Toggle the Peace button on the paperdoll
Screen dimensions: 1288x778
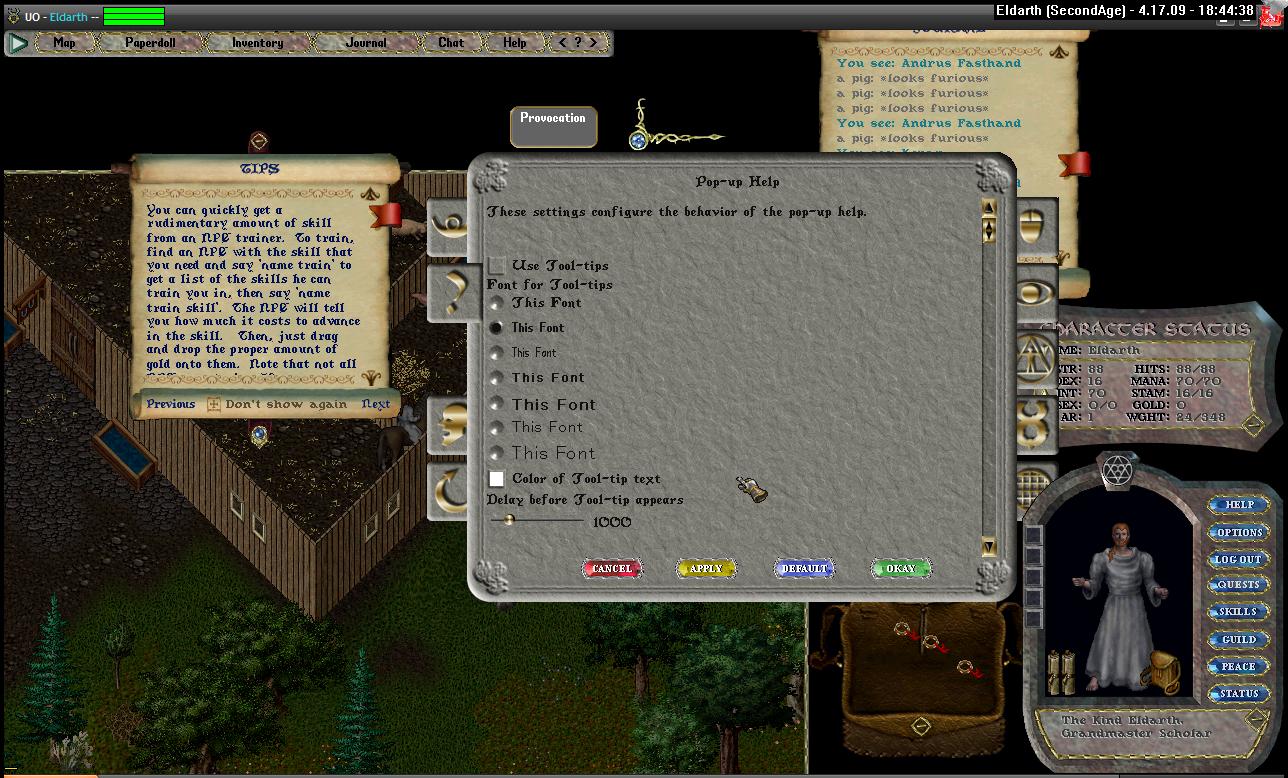coord(1239,666)
